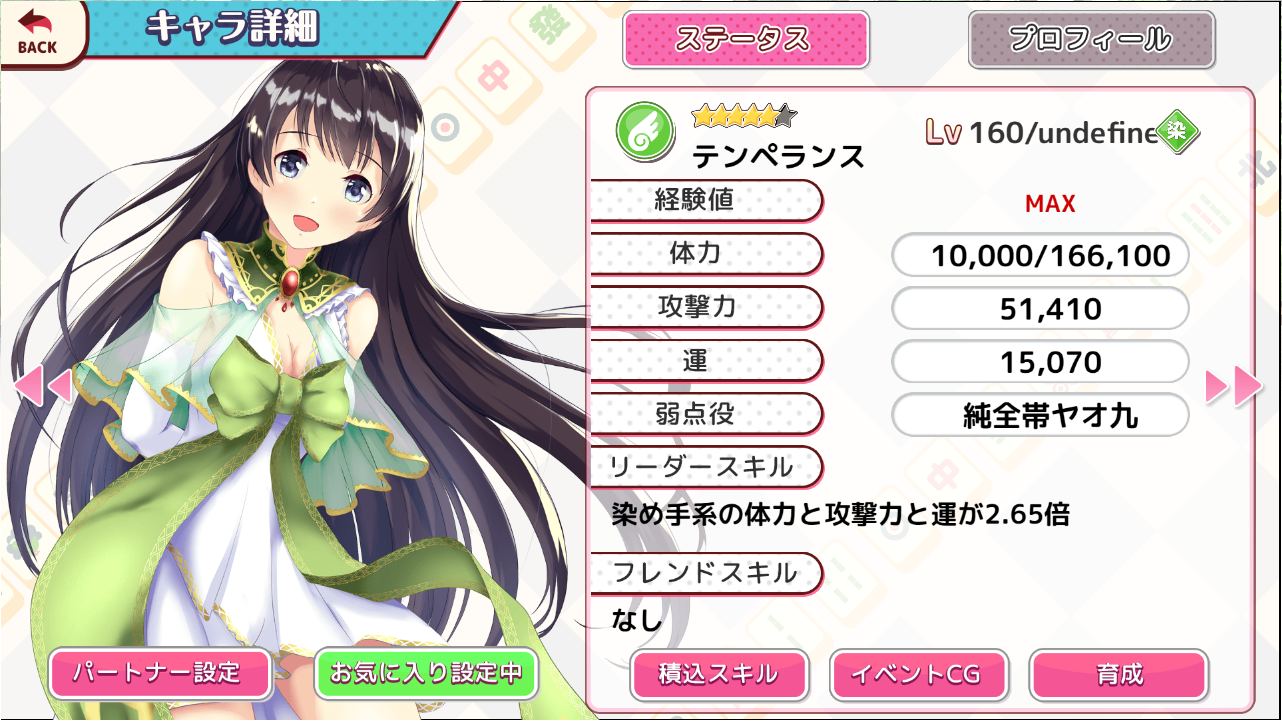
Task: Open the 育成 training menu
Action: click(1118, 675)
